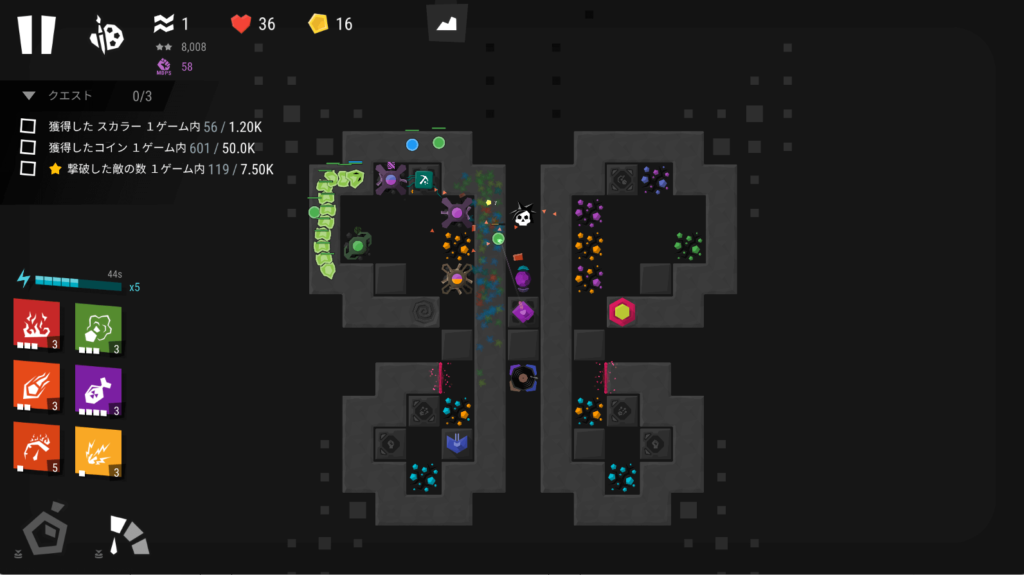Activate the red fire flames ability
Image resolution: width=1024 pixels, height=575 pixels.
(x=36, y=324)
